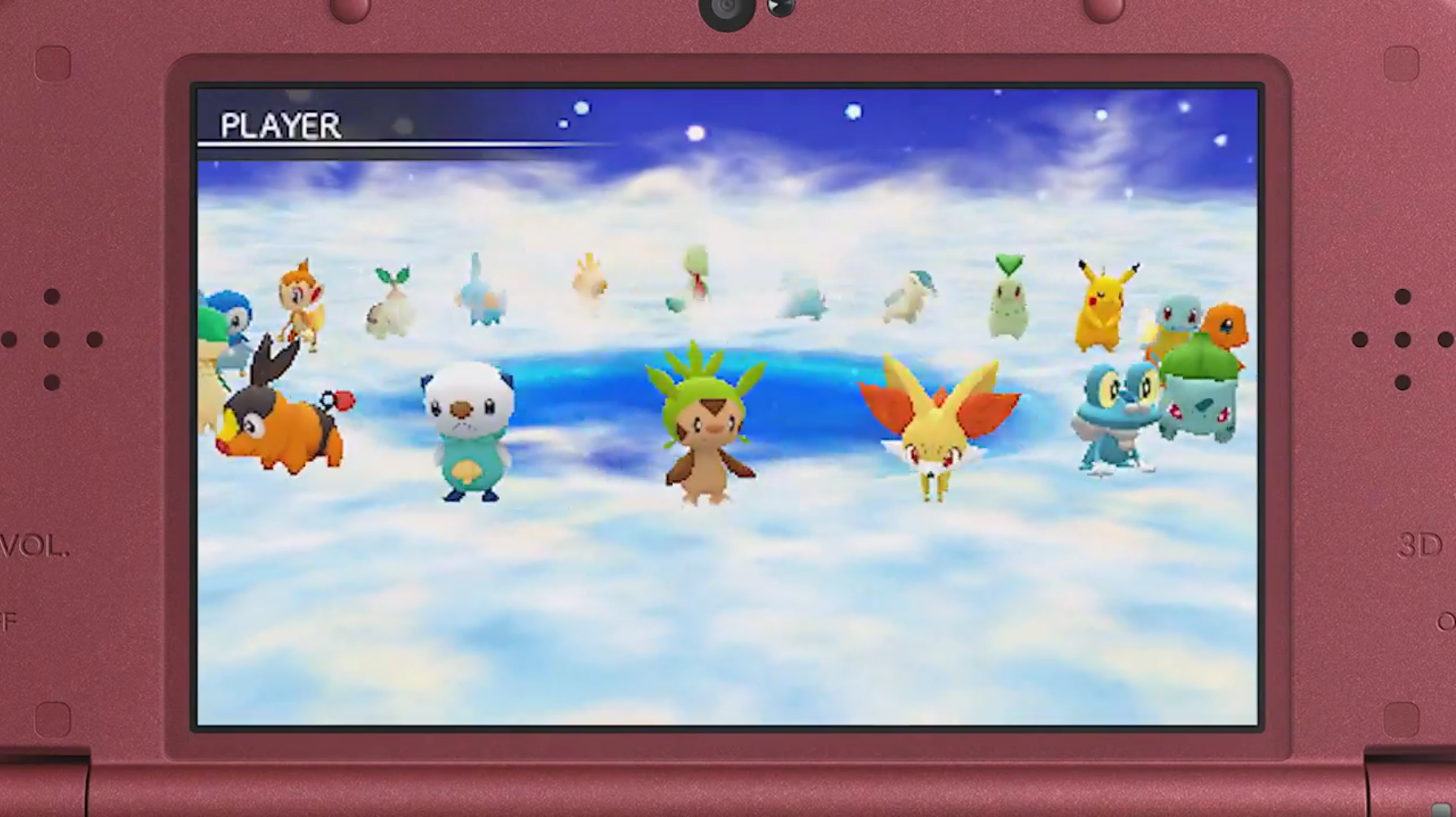Choose Chikorita as the player
This screenshot has width=1456, height=817.
coord(1008,299)
